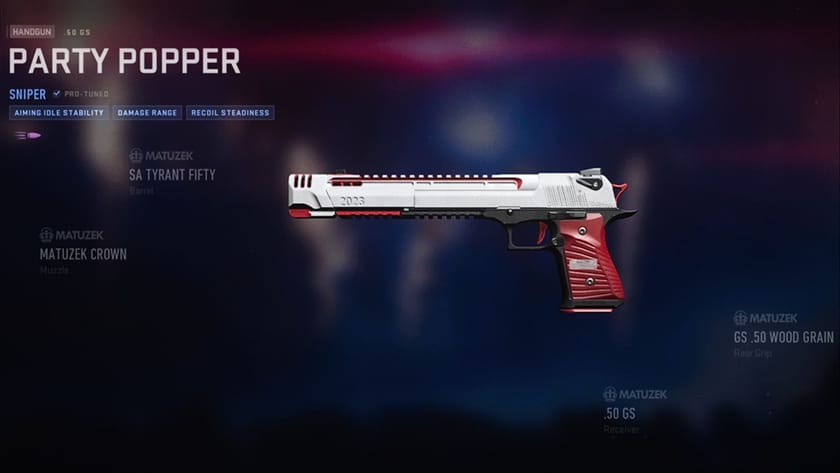Click the Handgun category label

[x=33, y=33]
